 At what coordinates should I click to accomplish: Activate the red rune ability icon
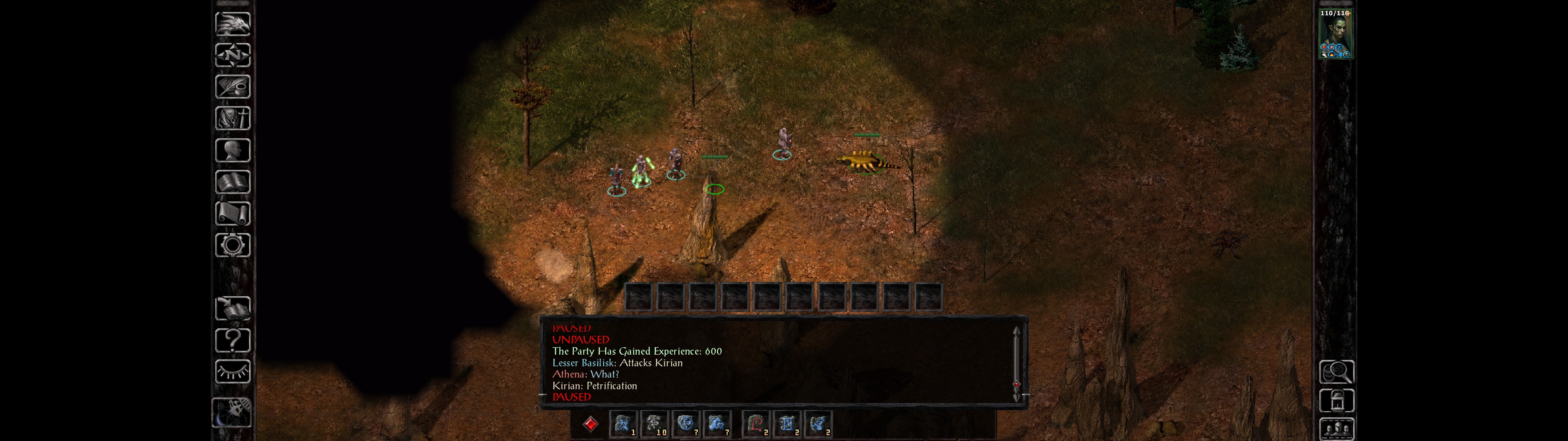756,424
